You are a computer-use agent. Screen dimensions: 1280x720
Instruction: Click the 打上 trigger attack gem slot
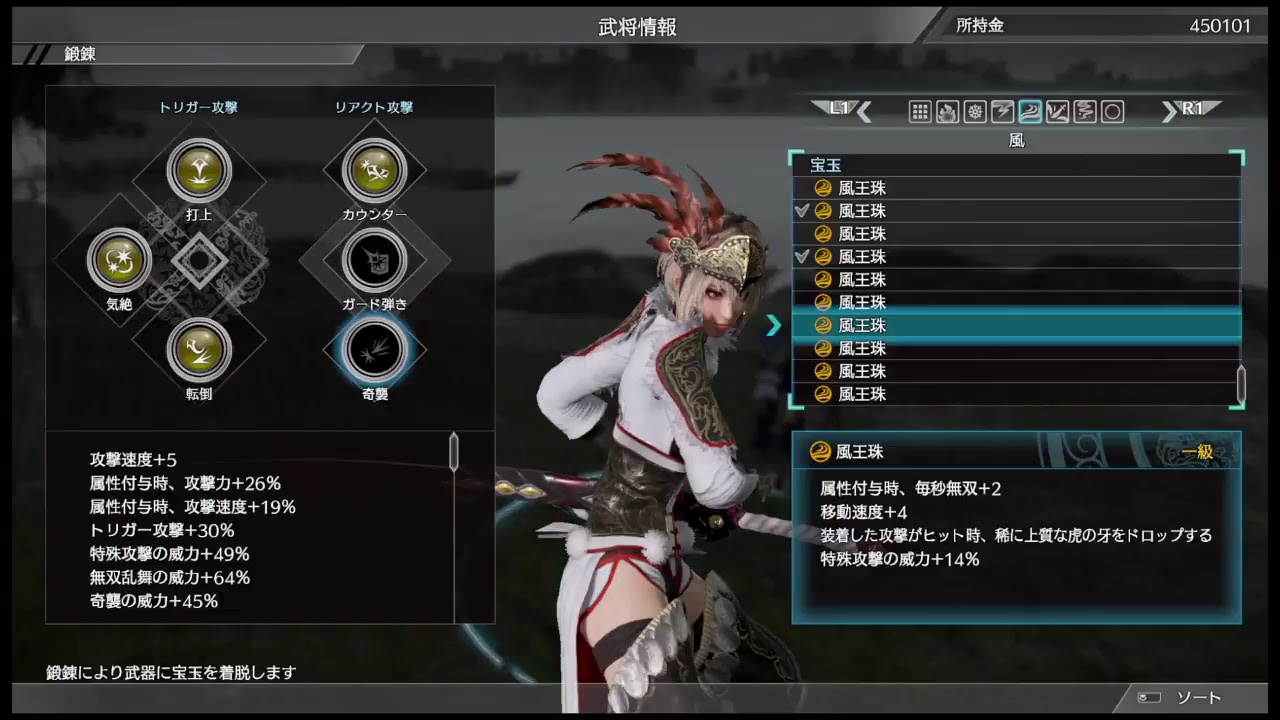(x=200, y=170)
